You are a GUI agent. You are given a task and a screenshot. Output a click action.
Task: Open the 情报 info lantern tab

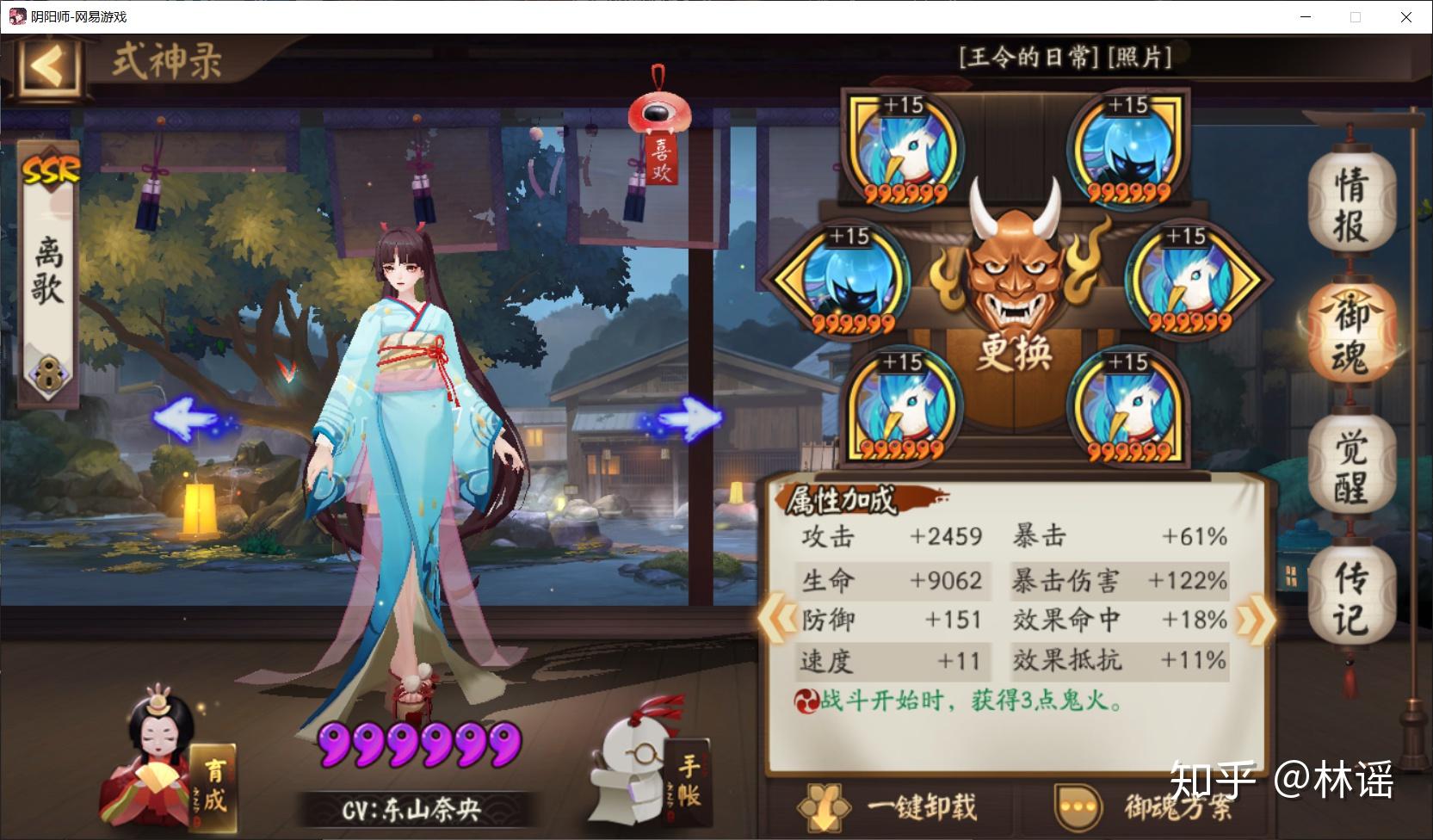click(x=1349, y=205)
